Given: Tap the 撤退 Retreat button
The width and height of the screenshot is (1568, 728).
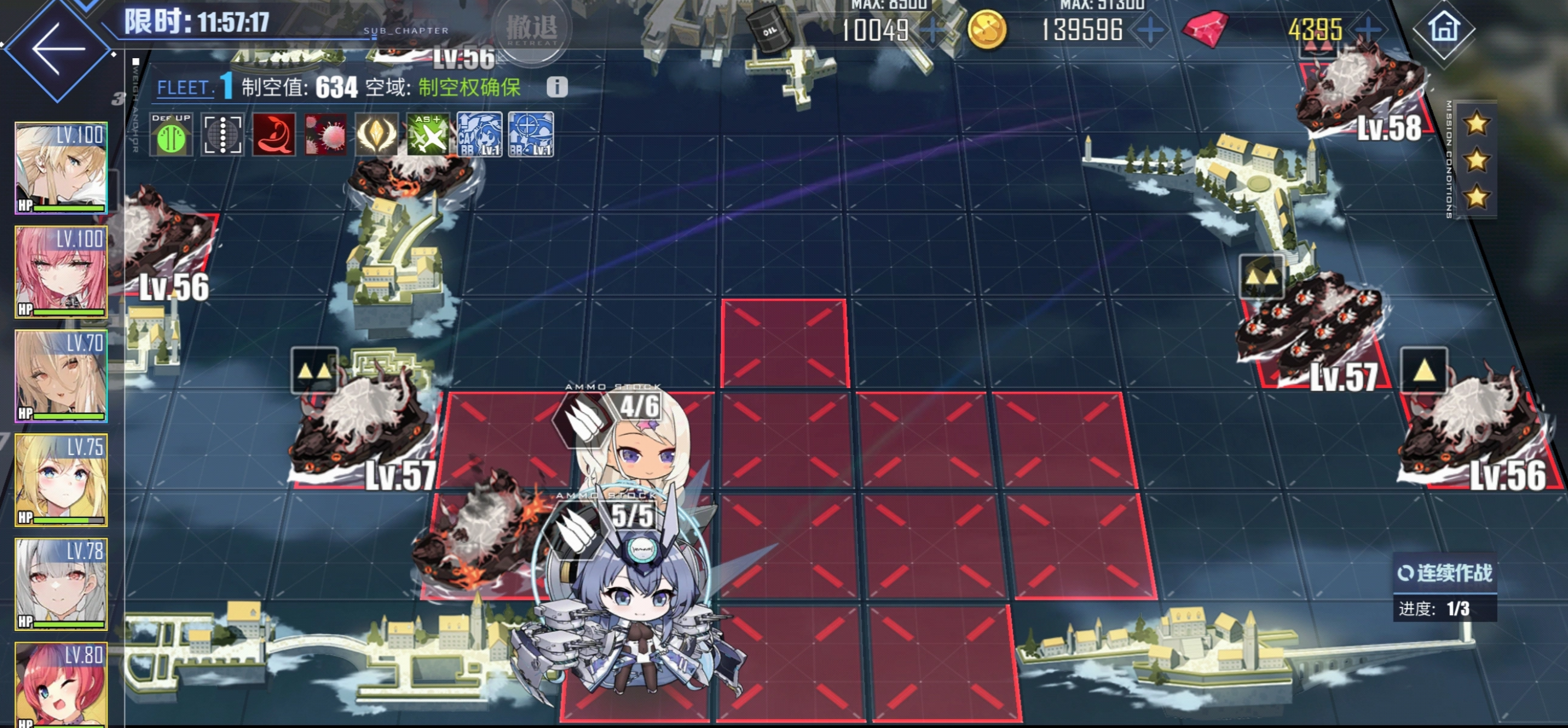Looking at the screenshot, I should [x=532, y=28].
